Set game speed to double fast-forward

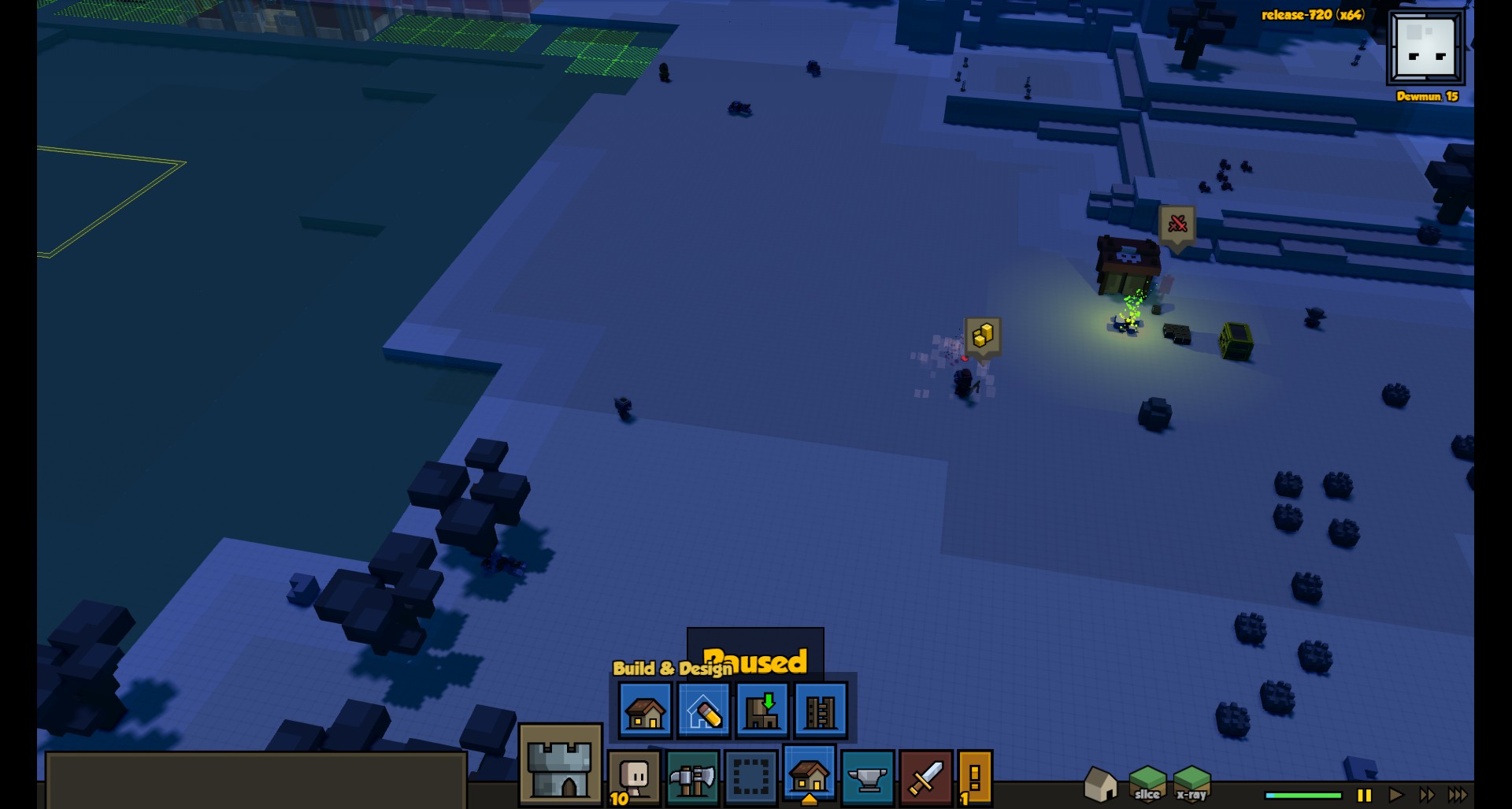(1426, 796)
